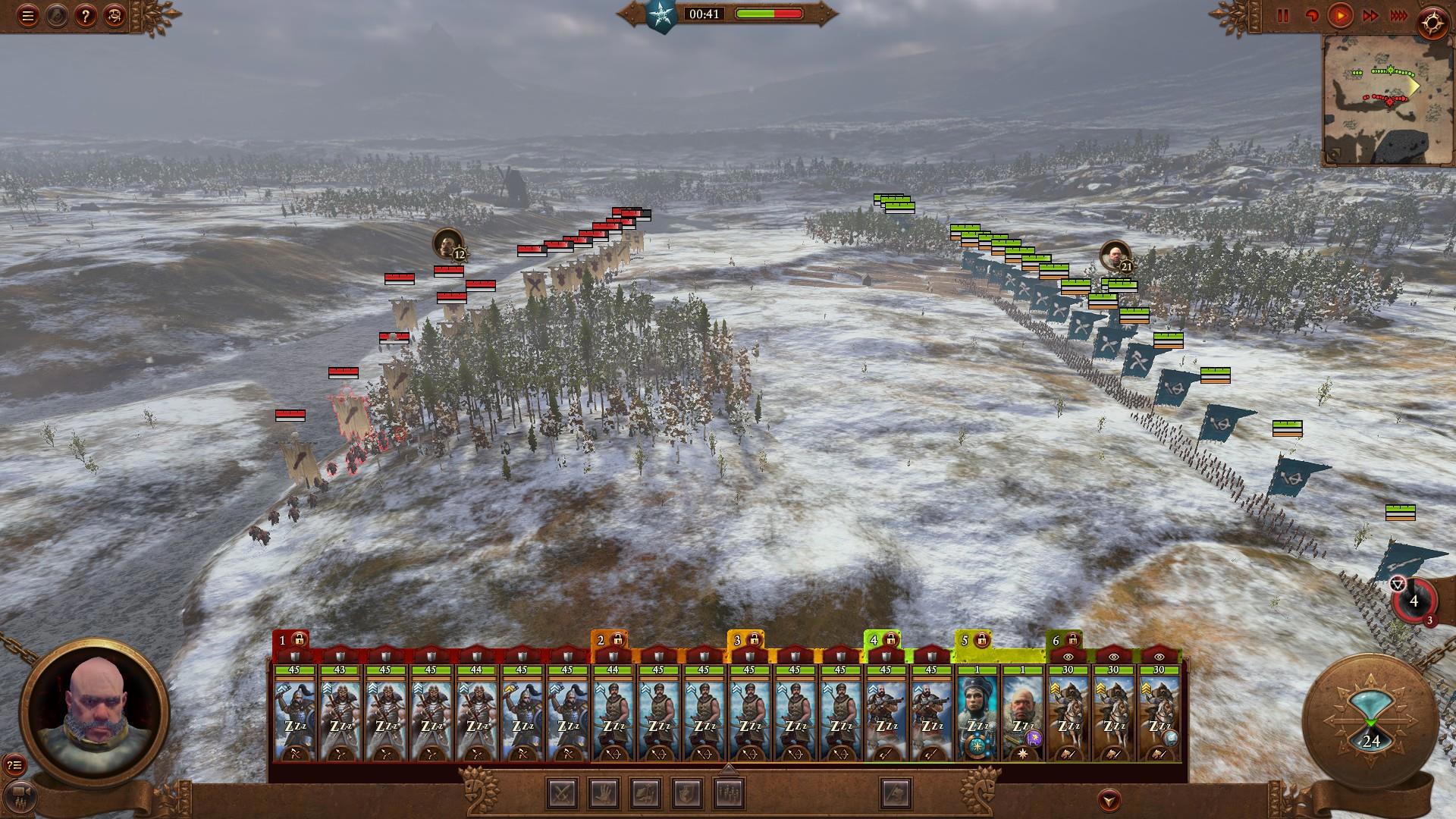Pause the battle
This screenshot has width=1456, height=819.
click(x=1283, y=16)
